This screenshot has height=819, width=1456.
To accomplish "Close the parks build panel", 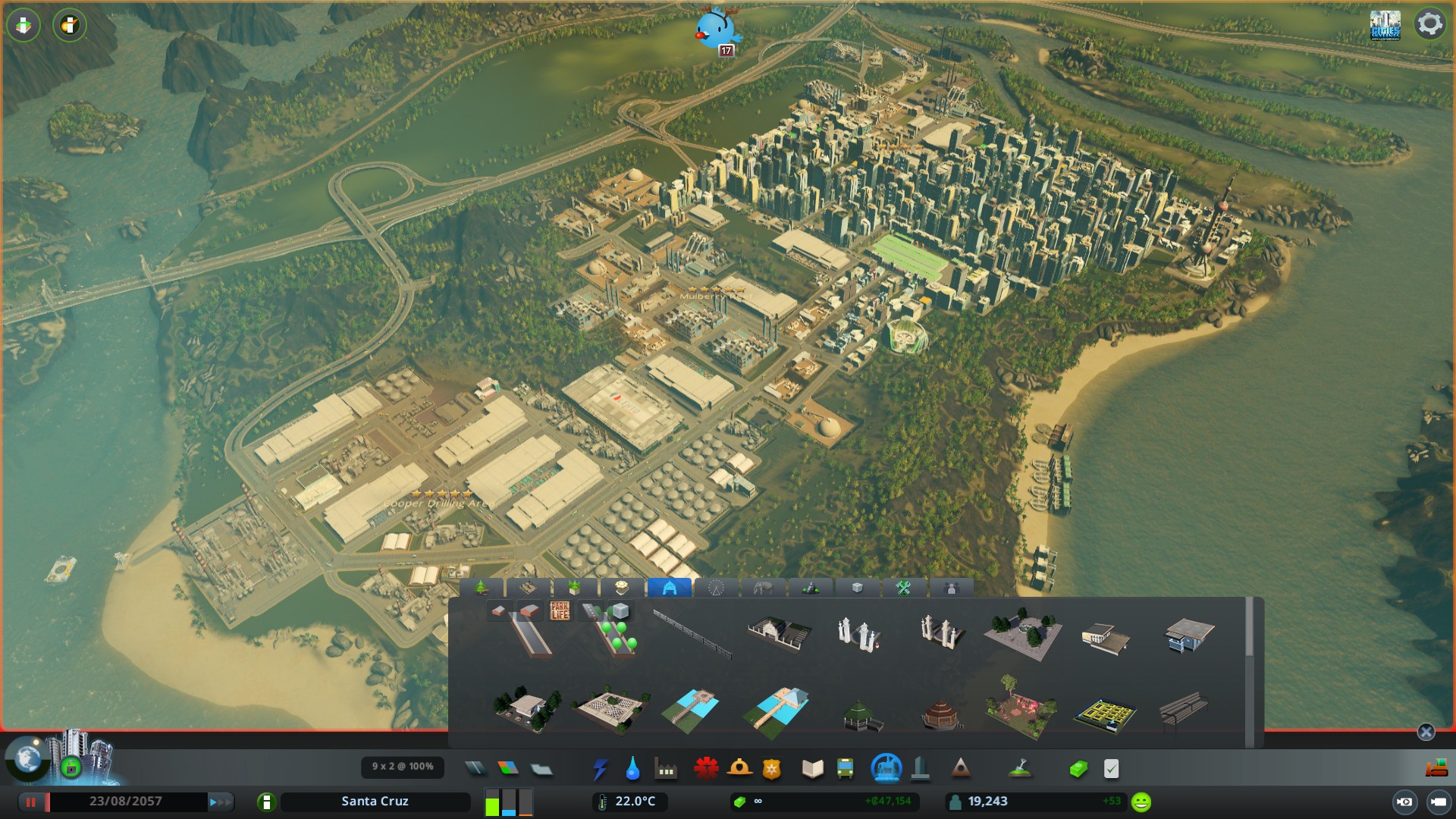I will point(1426,732).
